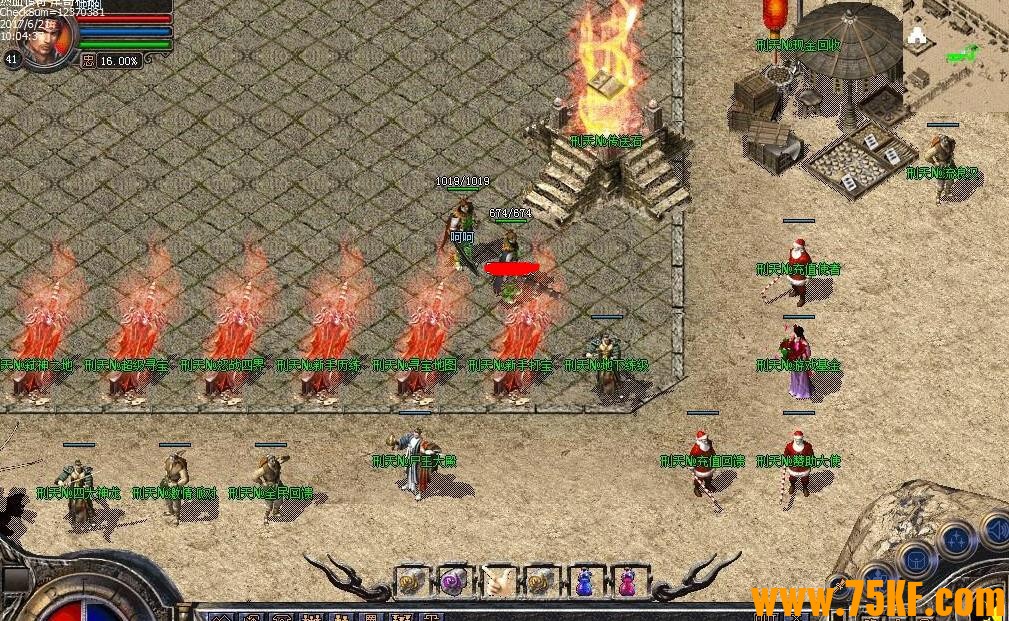Toggle sound with the round speaker button
Viewport: 1009px width, 621px height.
click(x=998, y=528)
